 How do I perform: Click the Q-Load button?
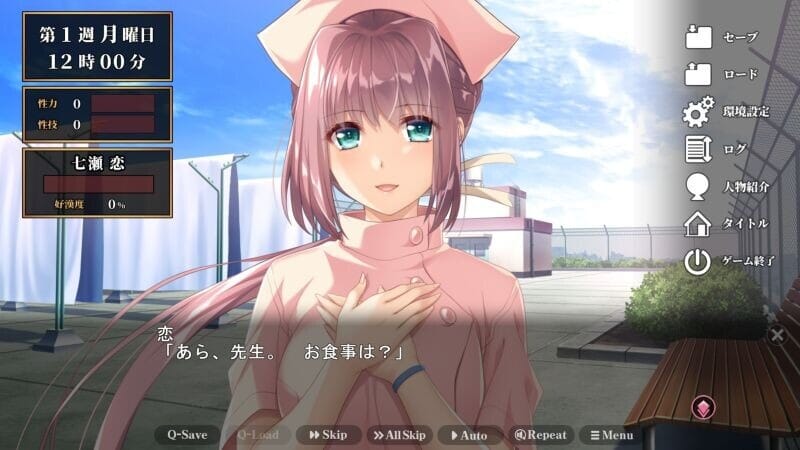click(257, 435)
